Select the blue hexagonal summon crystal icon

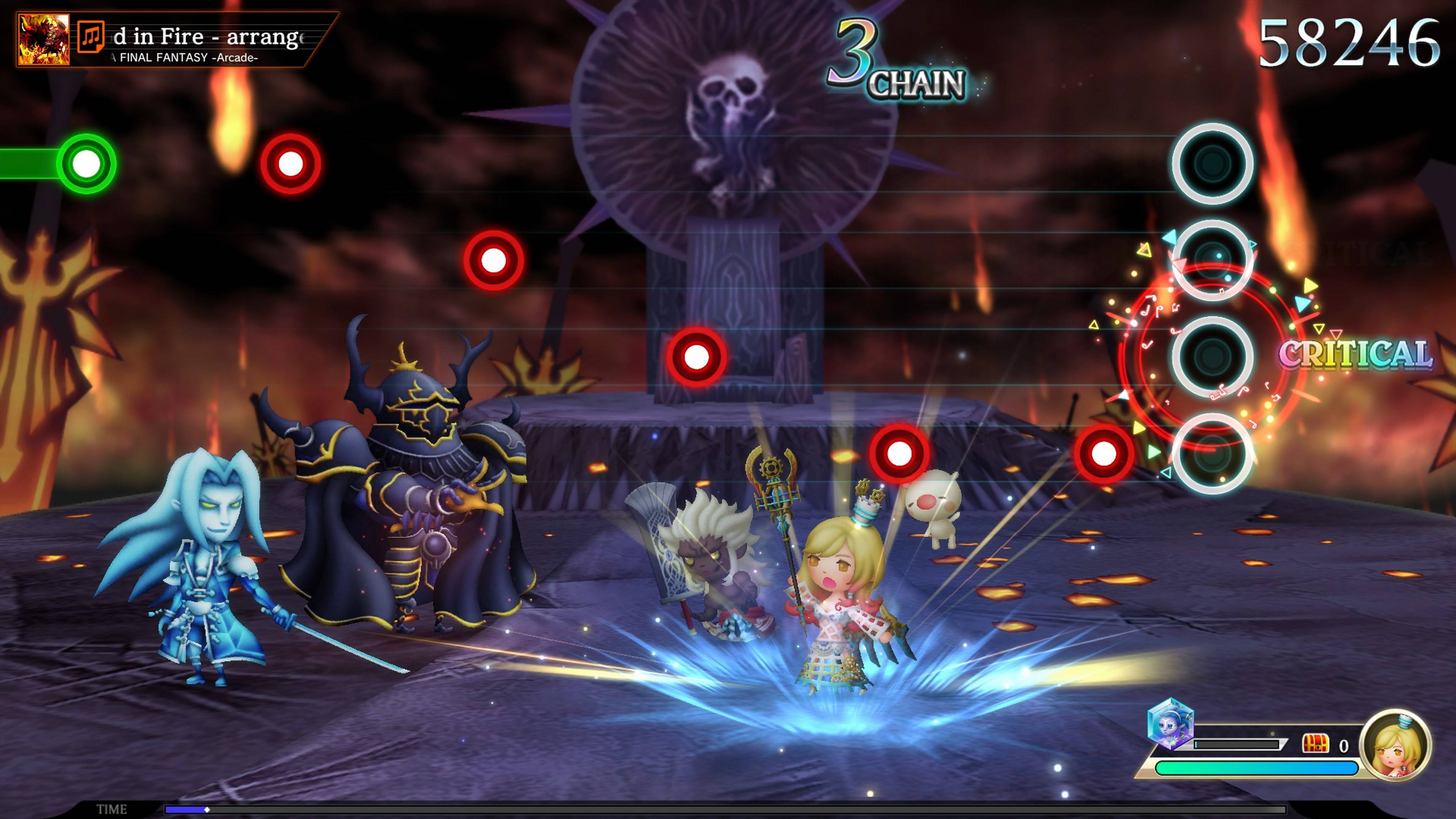click(1170, 724)
